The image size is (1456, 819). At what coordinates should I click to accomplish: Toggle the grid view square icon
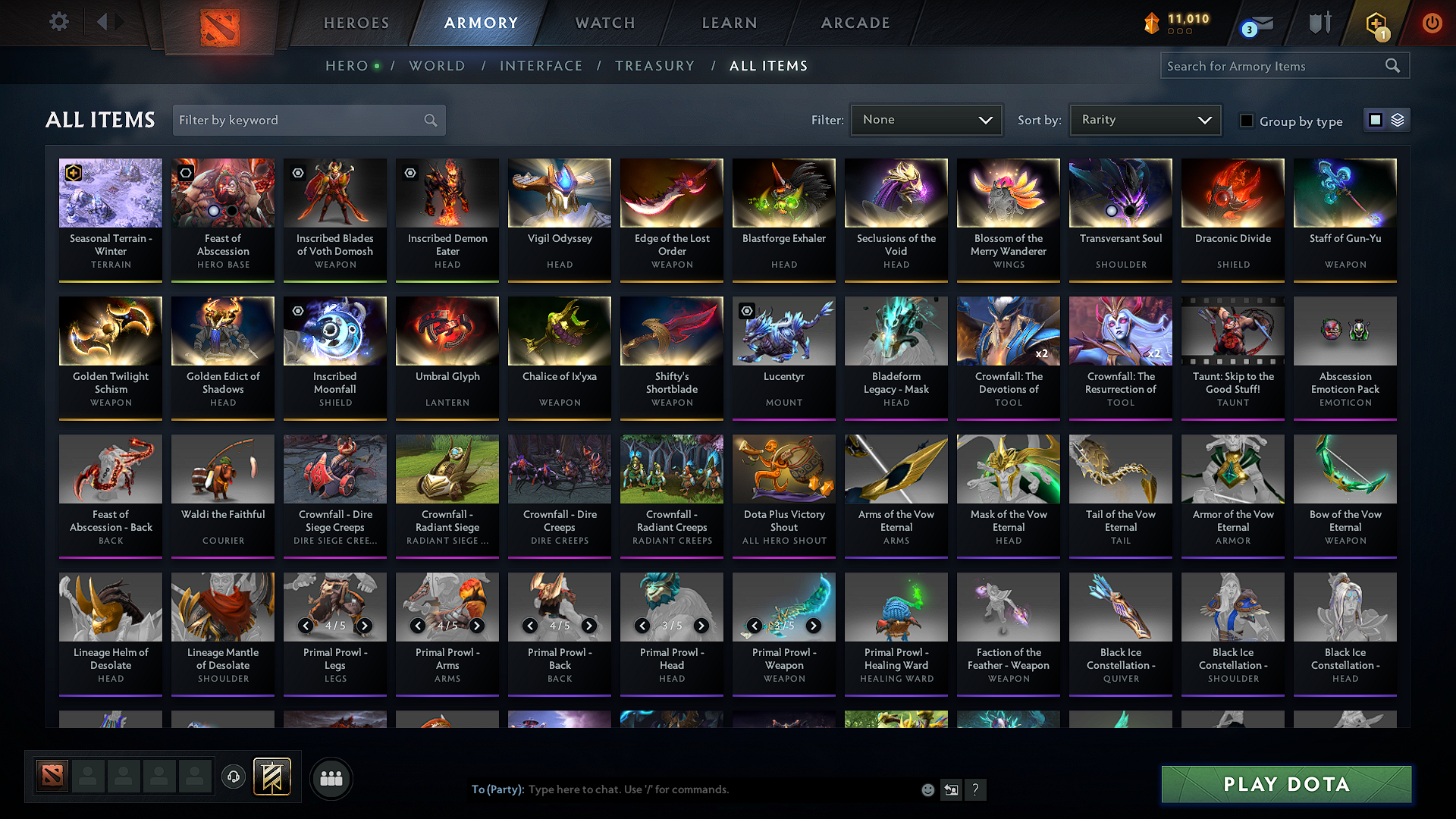click(1376, 119)
